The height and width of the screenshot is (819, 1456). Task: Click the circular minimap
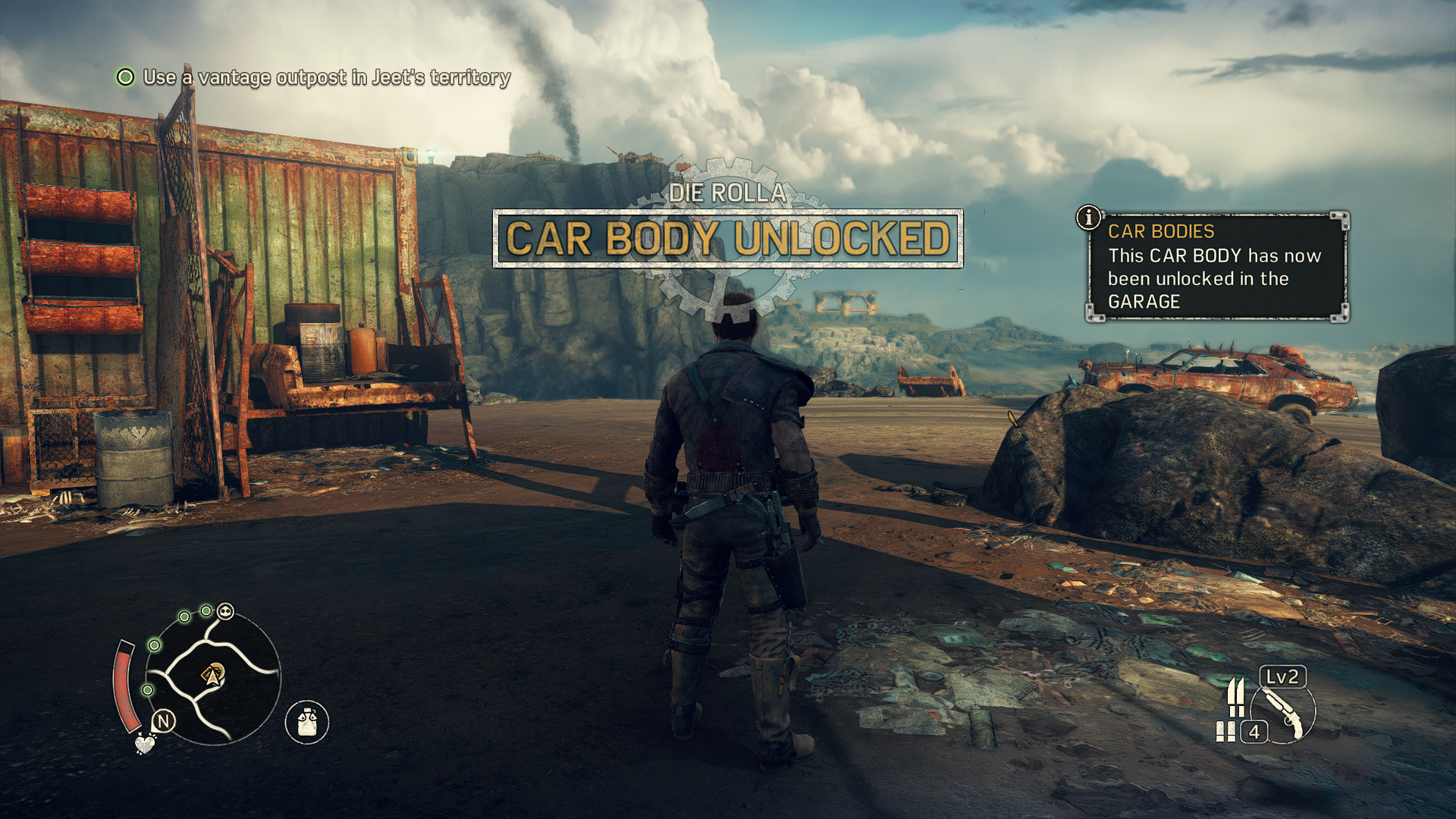[x=213, y=678]
